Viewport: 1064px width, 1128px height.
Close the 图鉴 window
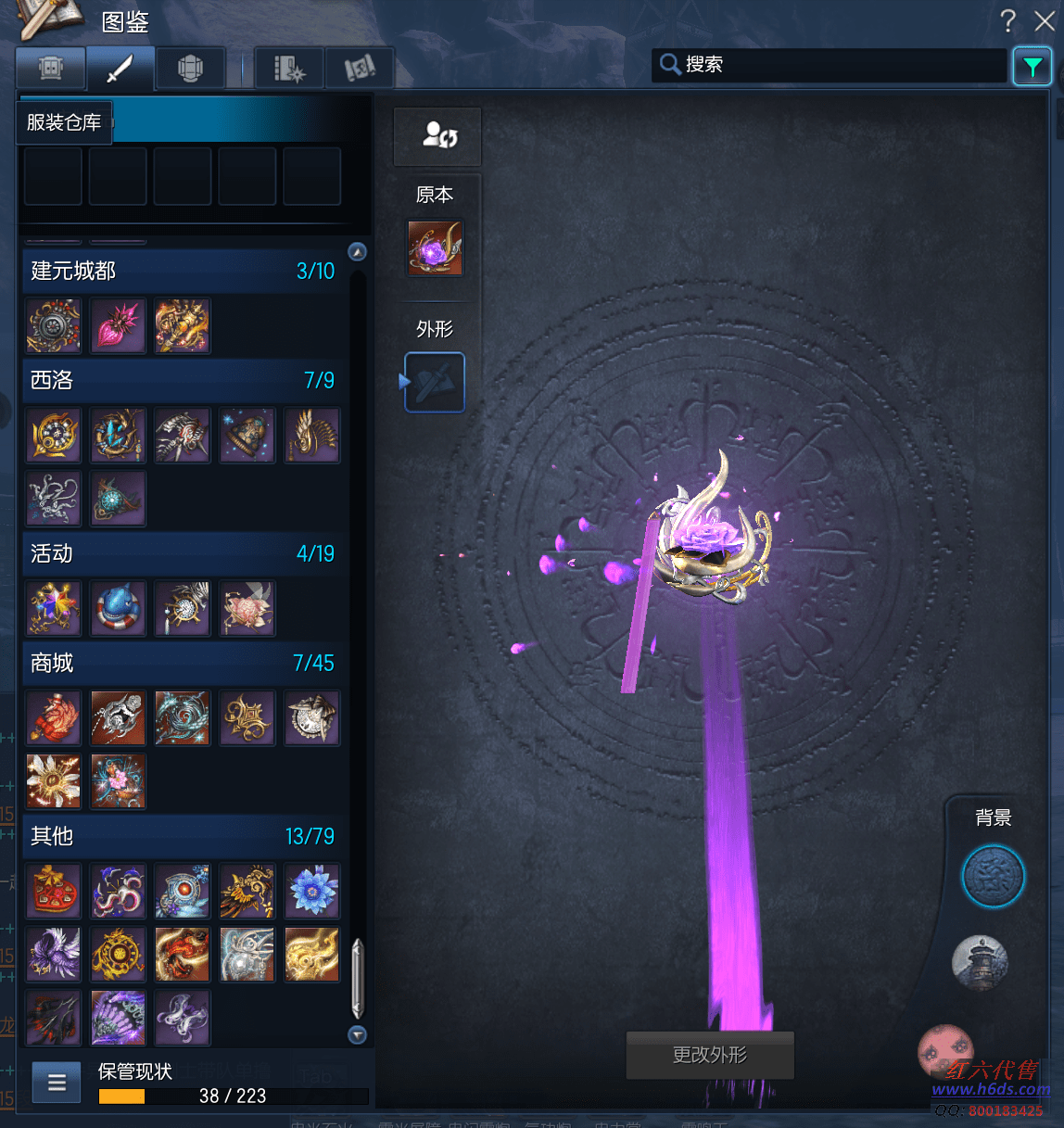(1045, 20)
